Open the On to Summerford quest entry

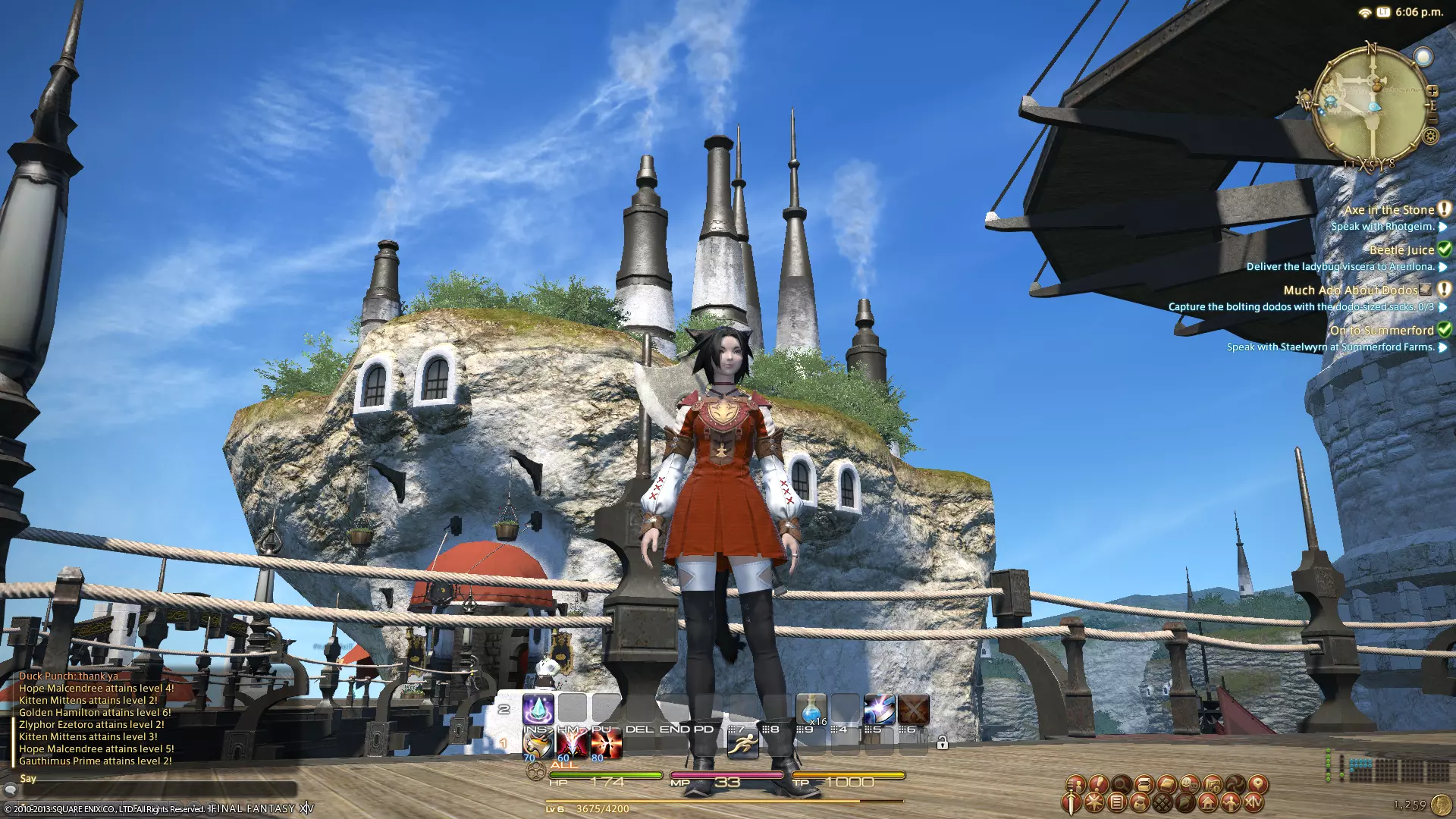coord(1381,331)
